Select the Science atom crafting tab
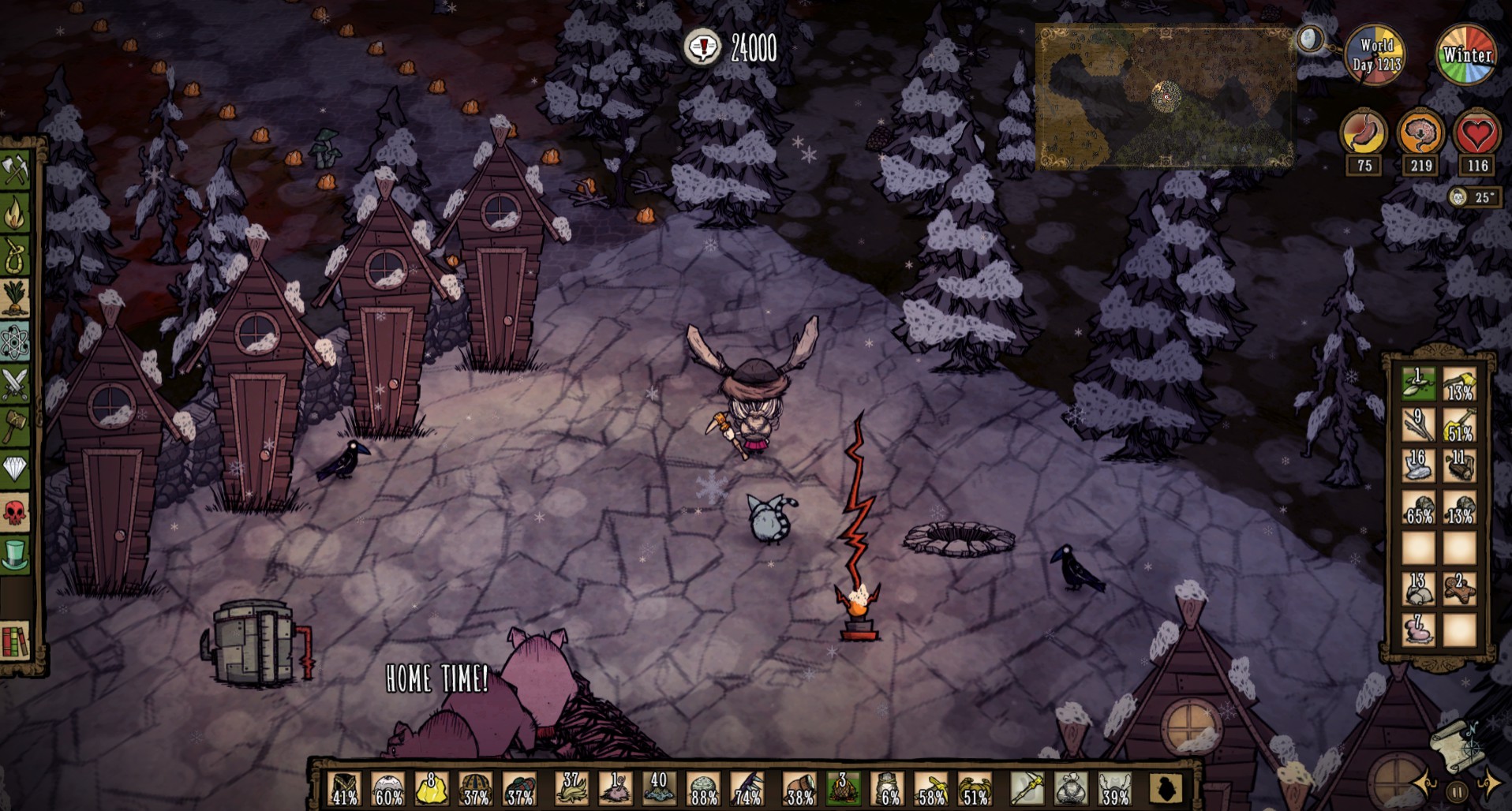1512x811 pixels. tap(15, 342)
